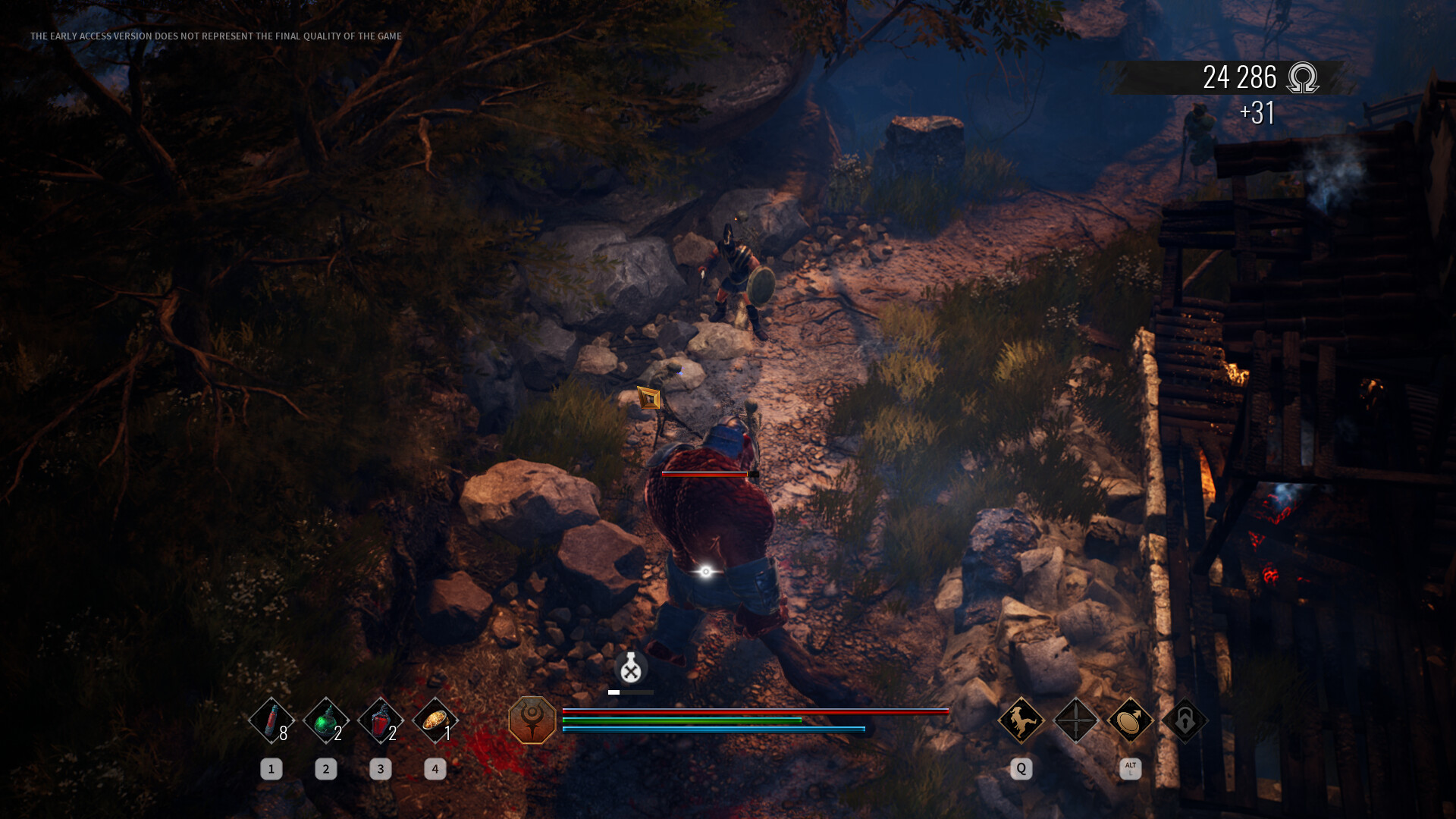Use the red flask potion
The height and width of the screenshot is (819, 1456).
coord(380,720)
